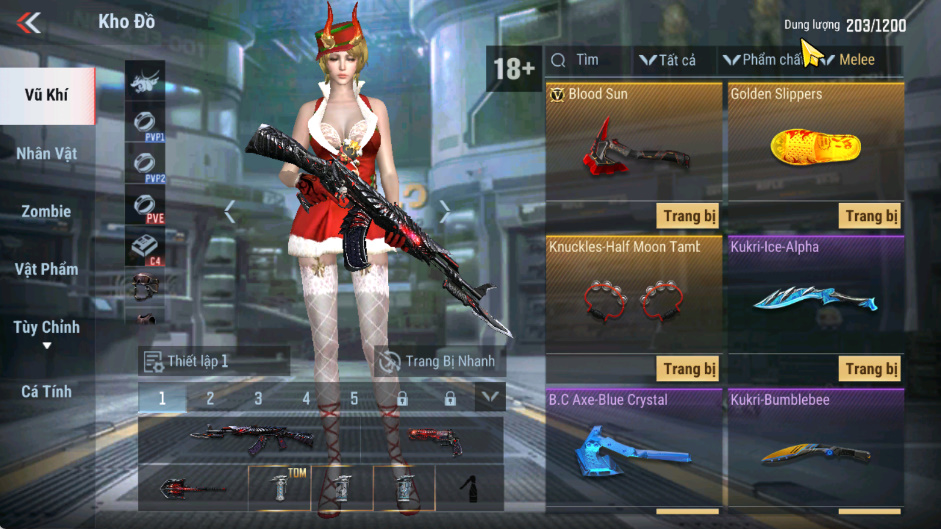Equip the Golden Slippers melee weapon

871,216
